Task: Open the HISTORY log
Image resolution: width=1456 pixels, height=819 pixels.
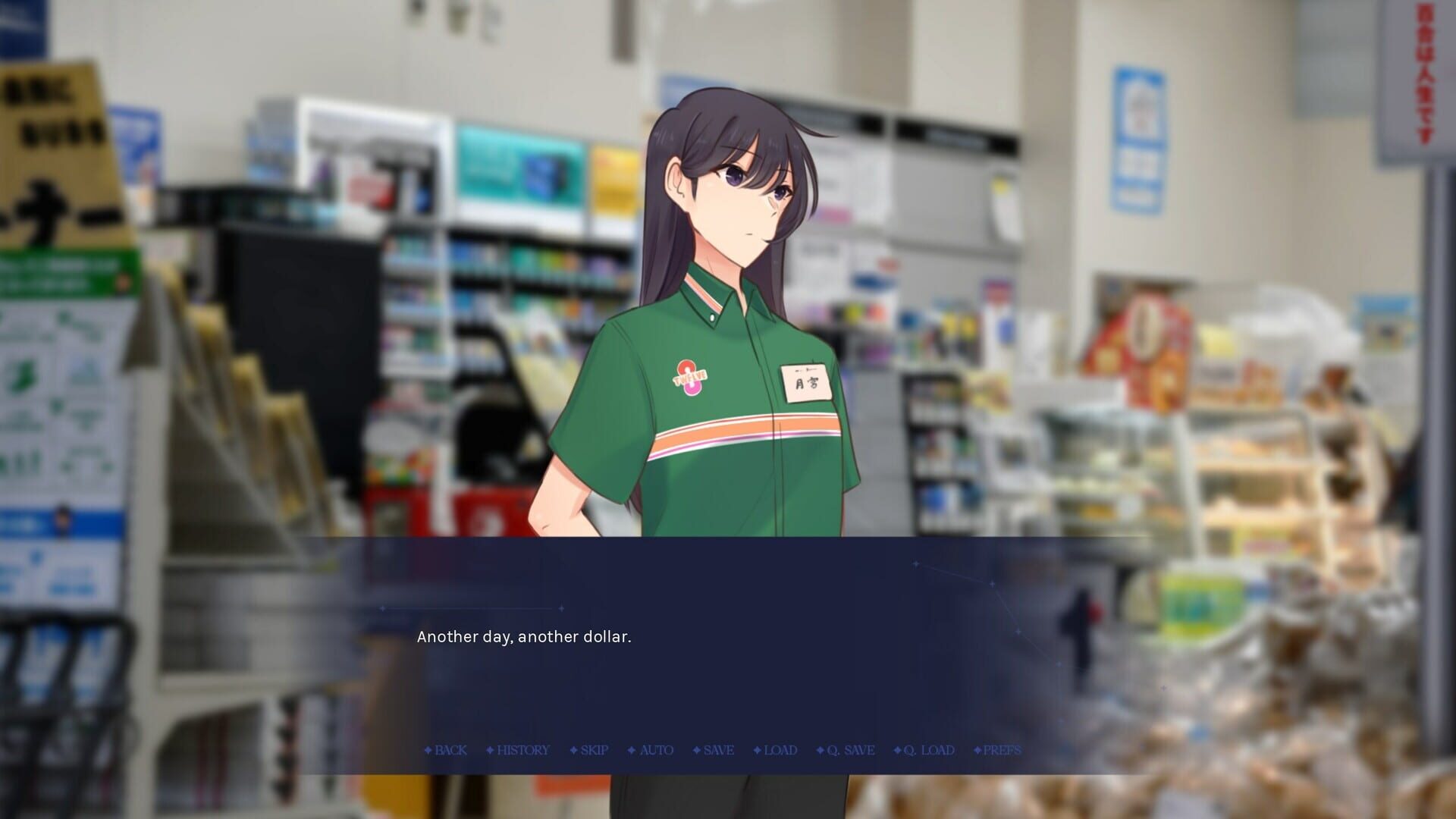Action: [522, 750]
